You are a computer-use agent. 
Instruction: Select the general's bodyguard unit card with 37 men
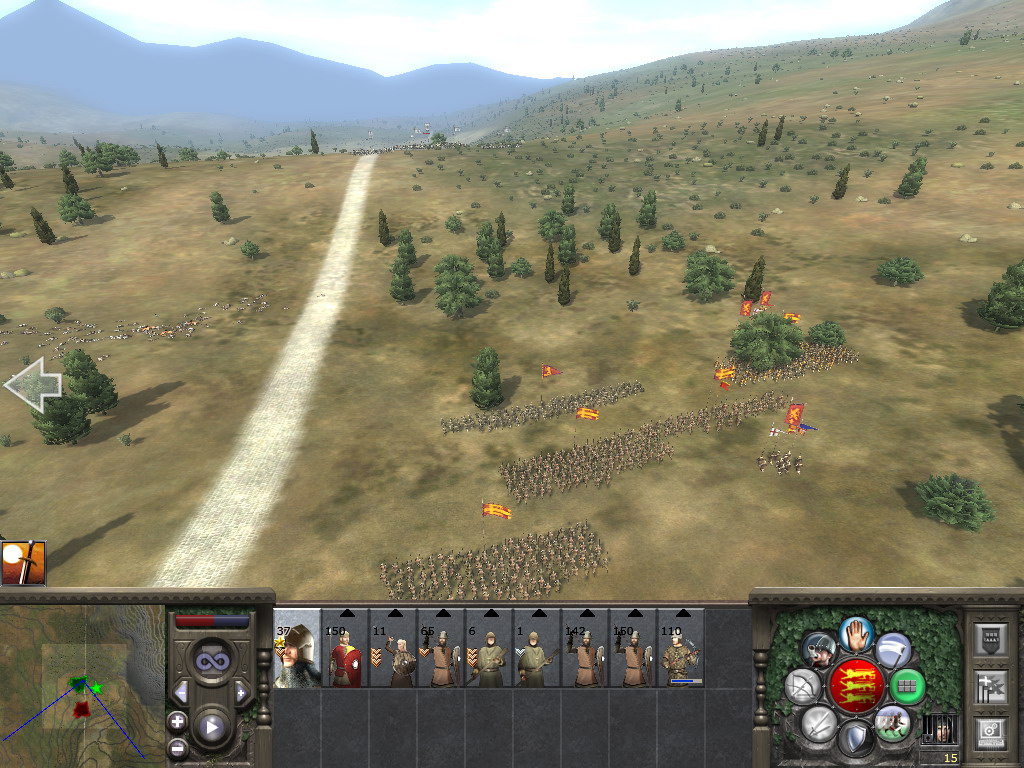click(x=297, y=652)
